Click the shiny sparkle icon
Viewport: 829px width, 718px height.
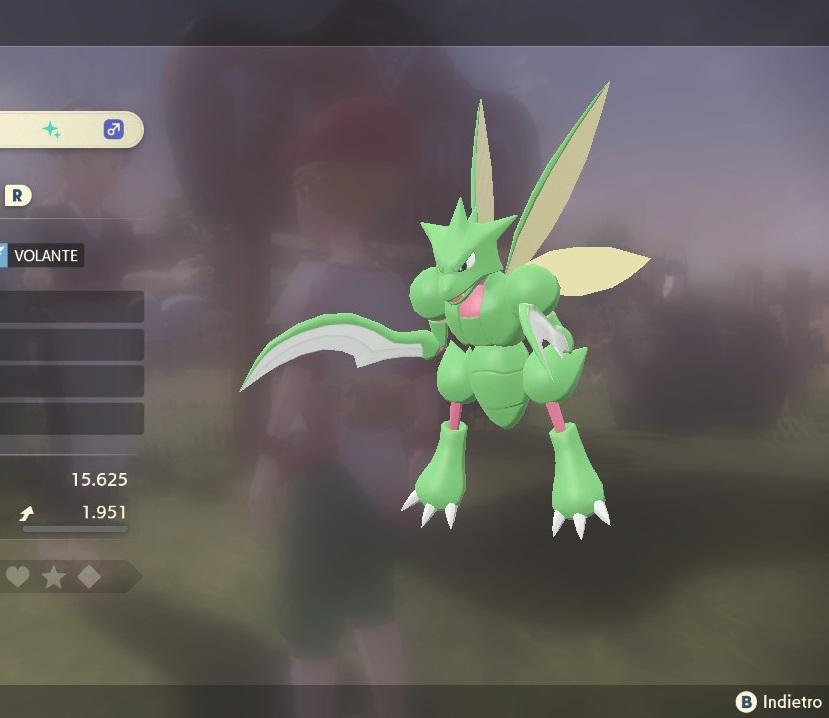coord(51,130)
